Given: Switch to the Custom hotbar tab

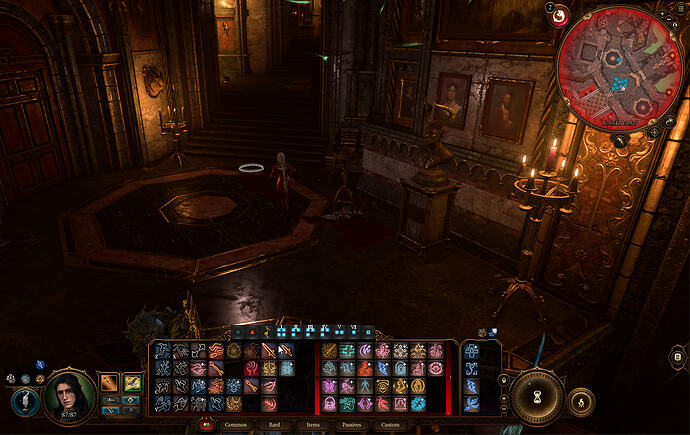Looking at the screenshot, I should click(x=390, y=424).
